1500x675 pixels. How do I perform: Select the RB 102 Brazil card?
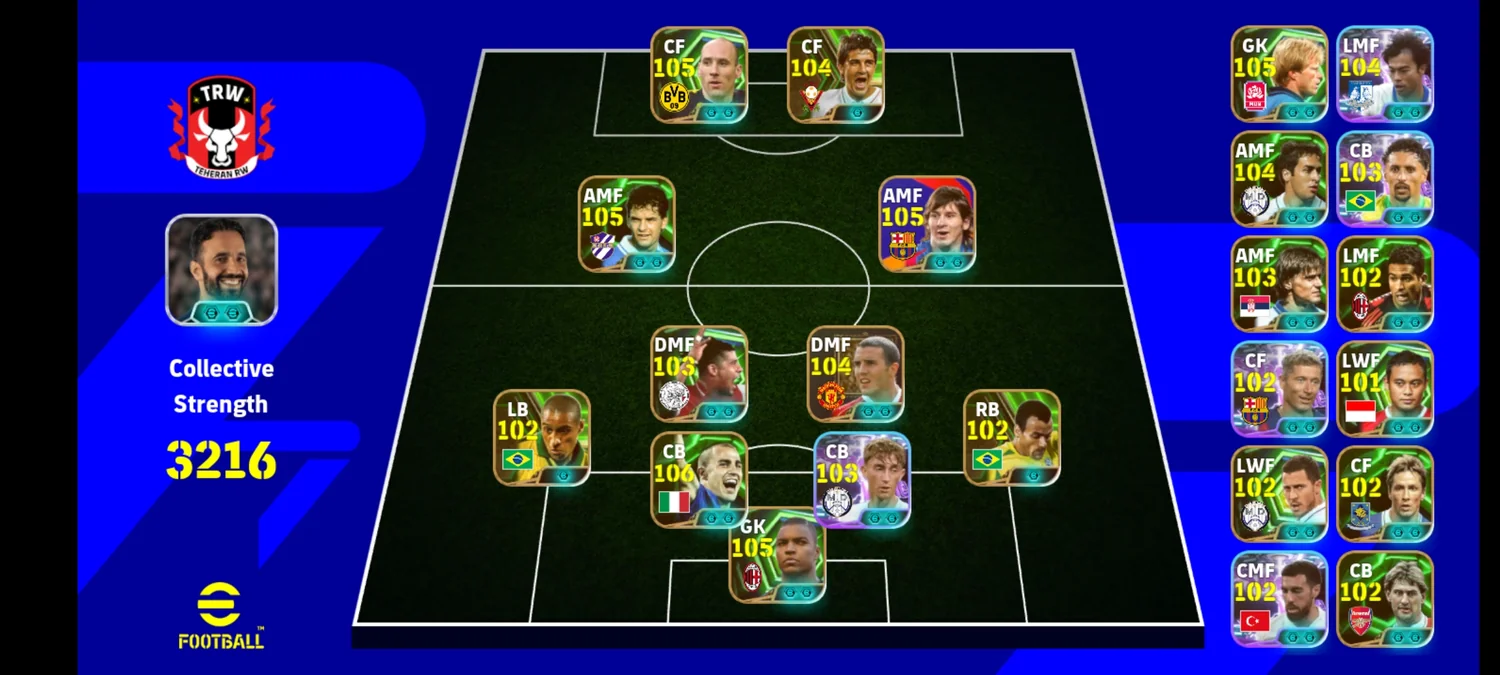1011,438
